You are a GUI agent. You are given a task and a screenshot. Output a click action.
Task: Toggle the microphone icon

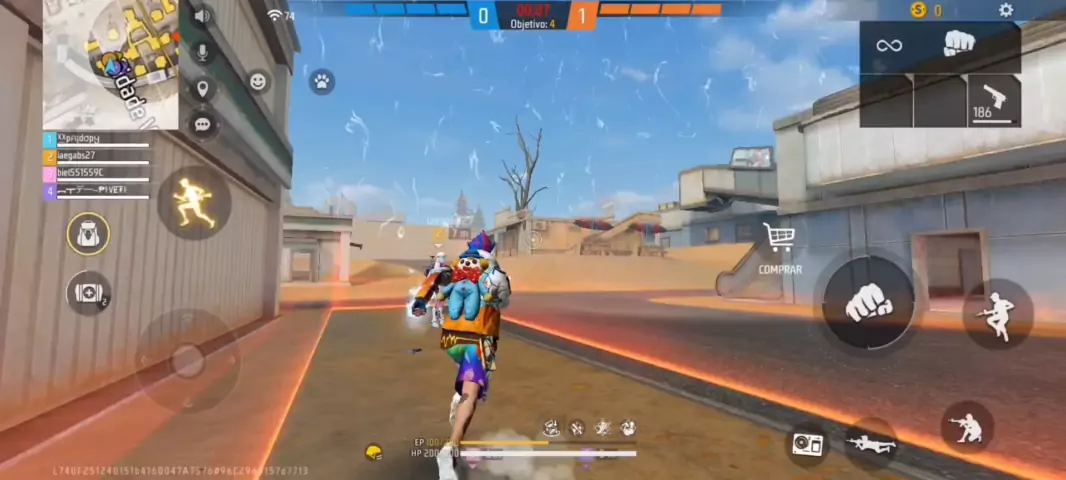(x=203, y=52)
